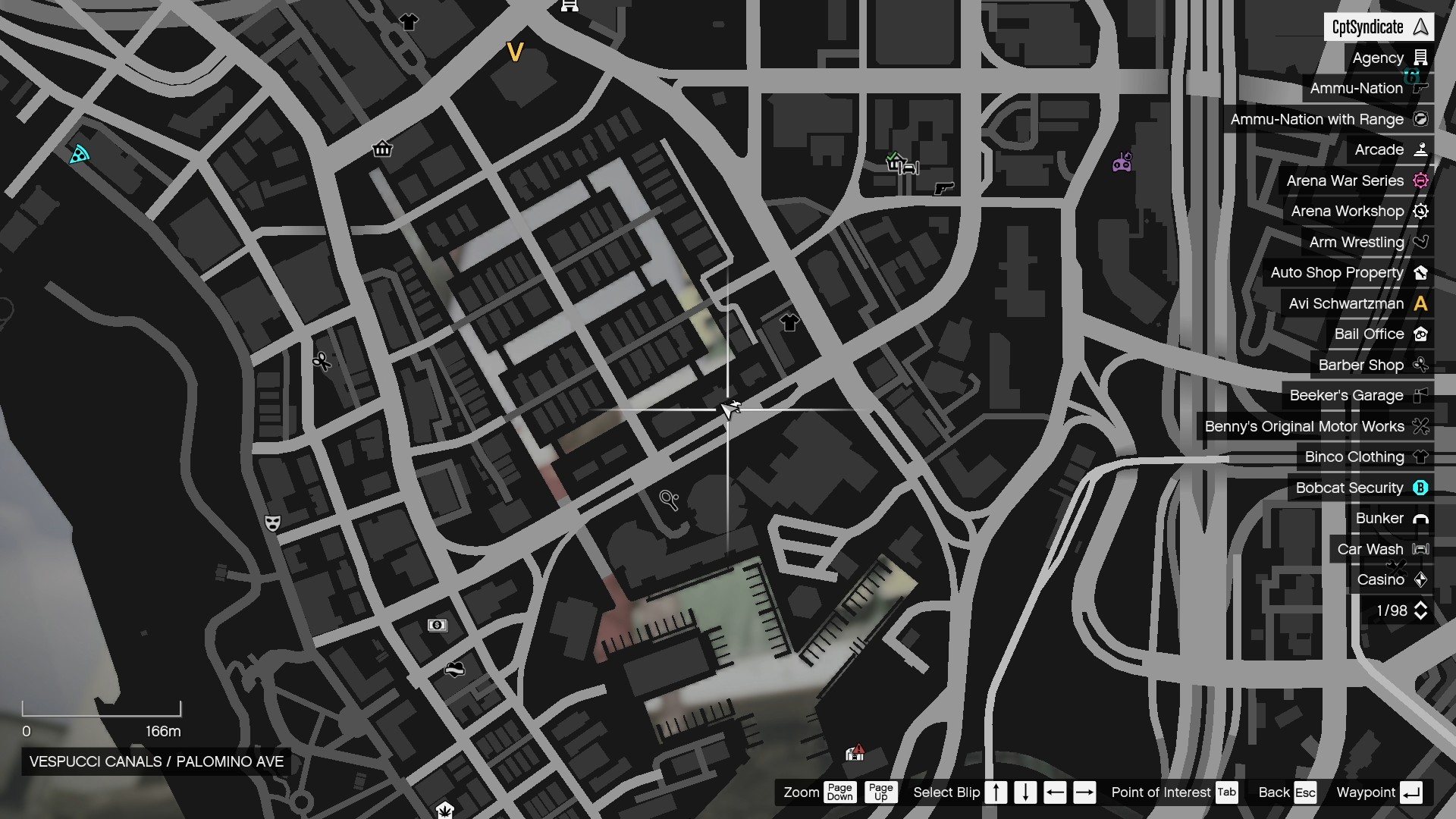The width and height of the screenshot is (1456, 819).
Task: Select the museum blip near Palomino Ave
Action: click(383, 149)
